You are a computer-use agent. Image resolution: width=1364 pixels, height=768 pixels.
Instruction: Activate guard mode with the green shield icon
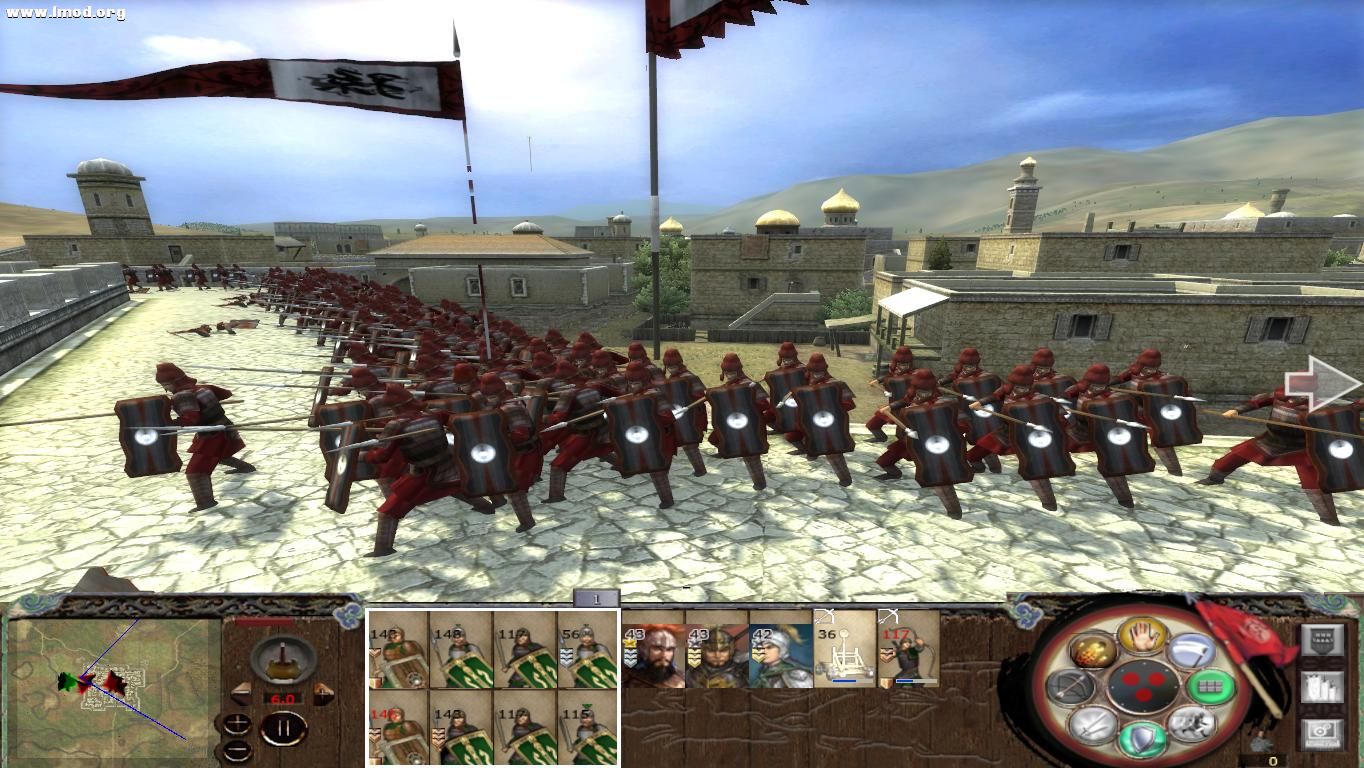click(x=1141, y=738)
